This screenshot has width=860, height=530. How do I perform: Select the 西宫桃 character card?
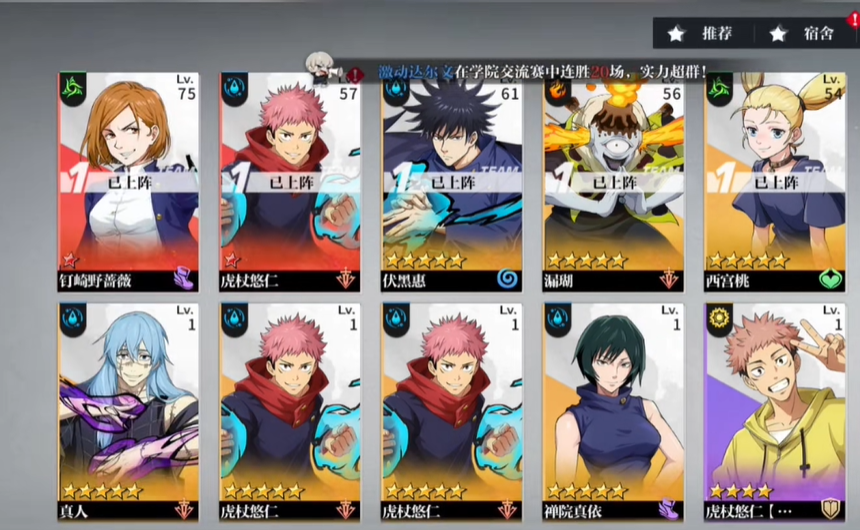point(775,180)
